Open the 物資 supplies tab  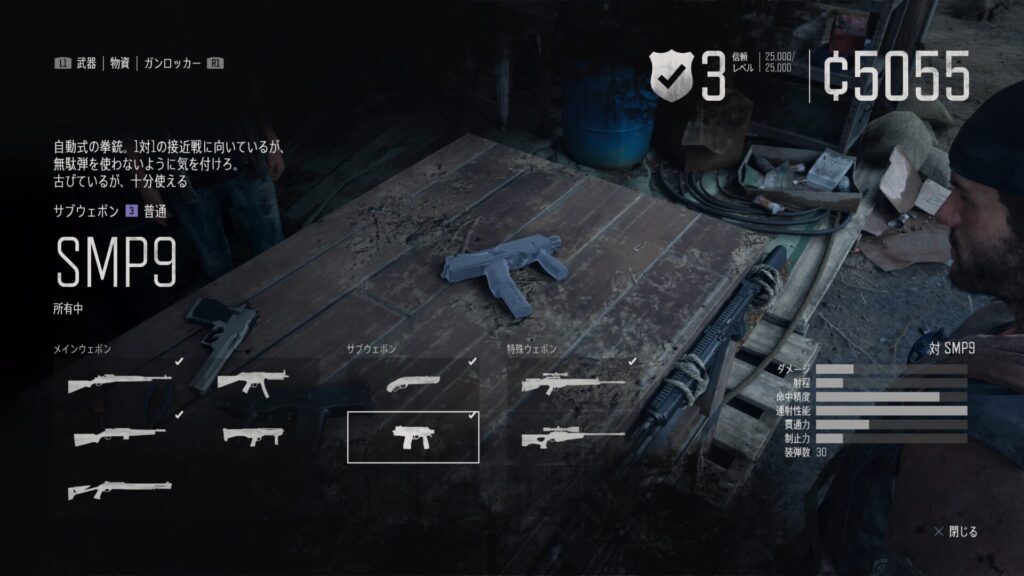120,63
